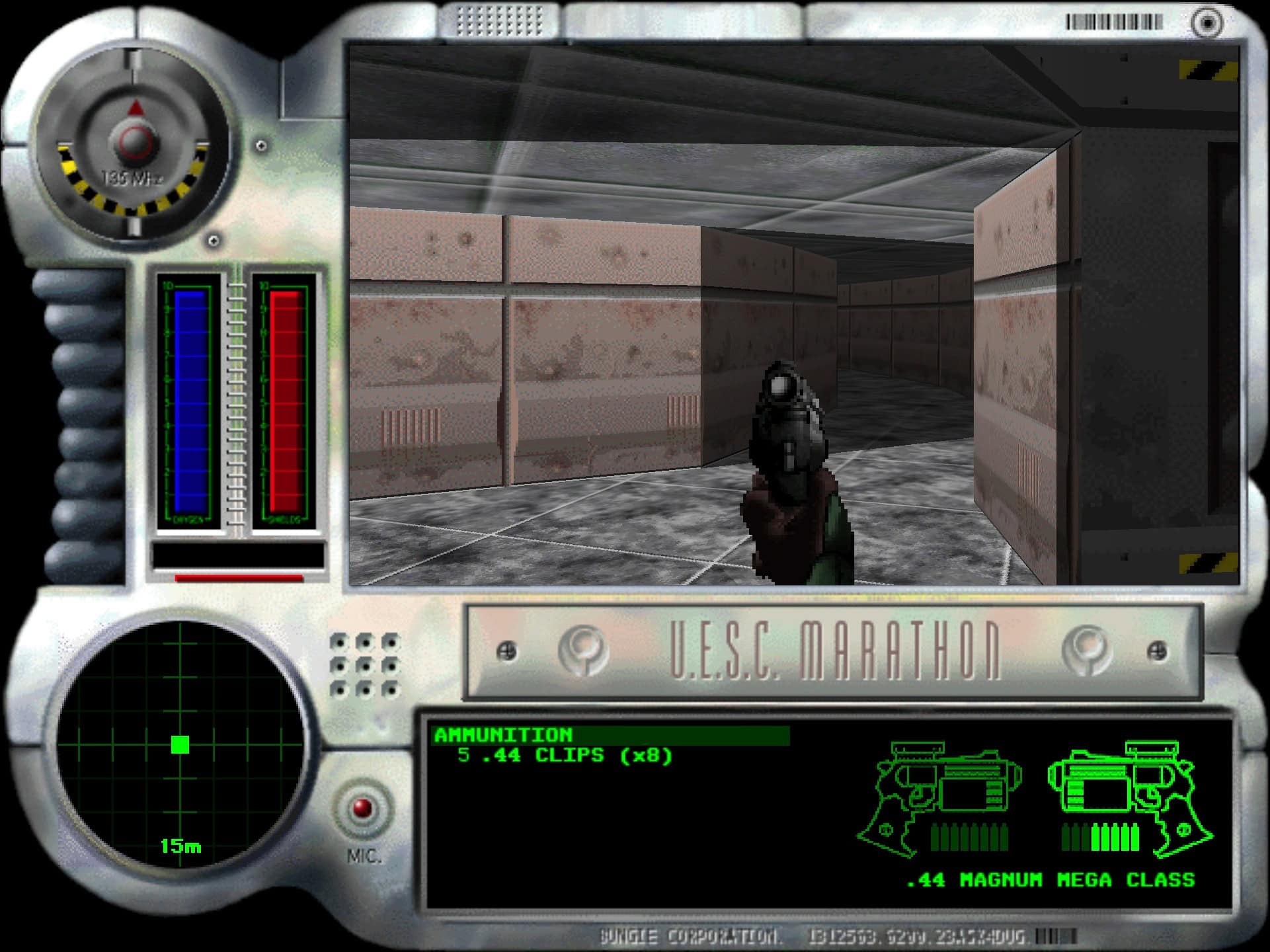Click the compass dial with red arrow

pyautogui.click(x=135, y=140)
